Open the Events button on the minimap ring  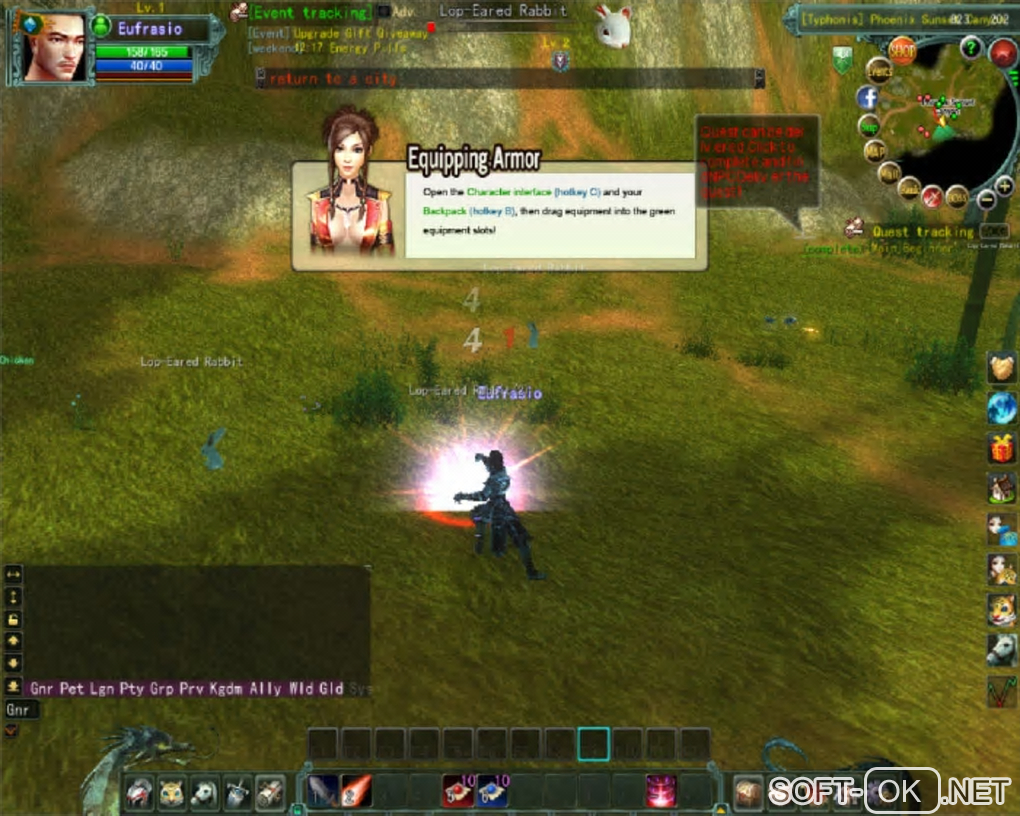pos(879,70)
